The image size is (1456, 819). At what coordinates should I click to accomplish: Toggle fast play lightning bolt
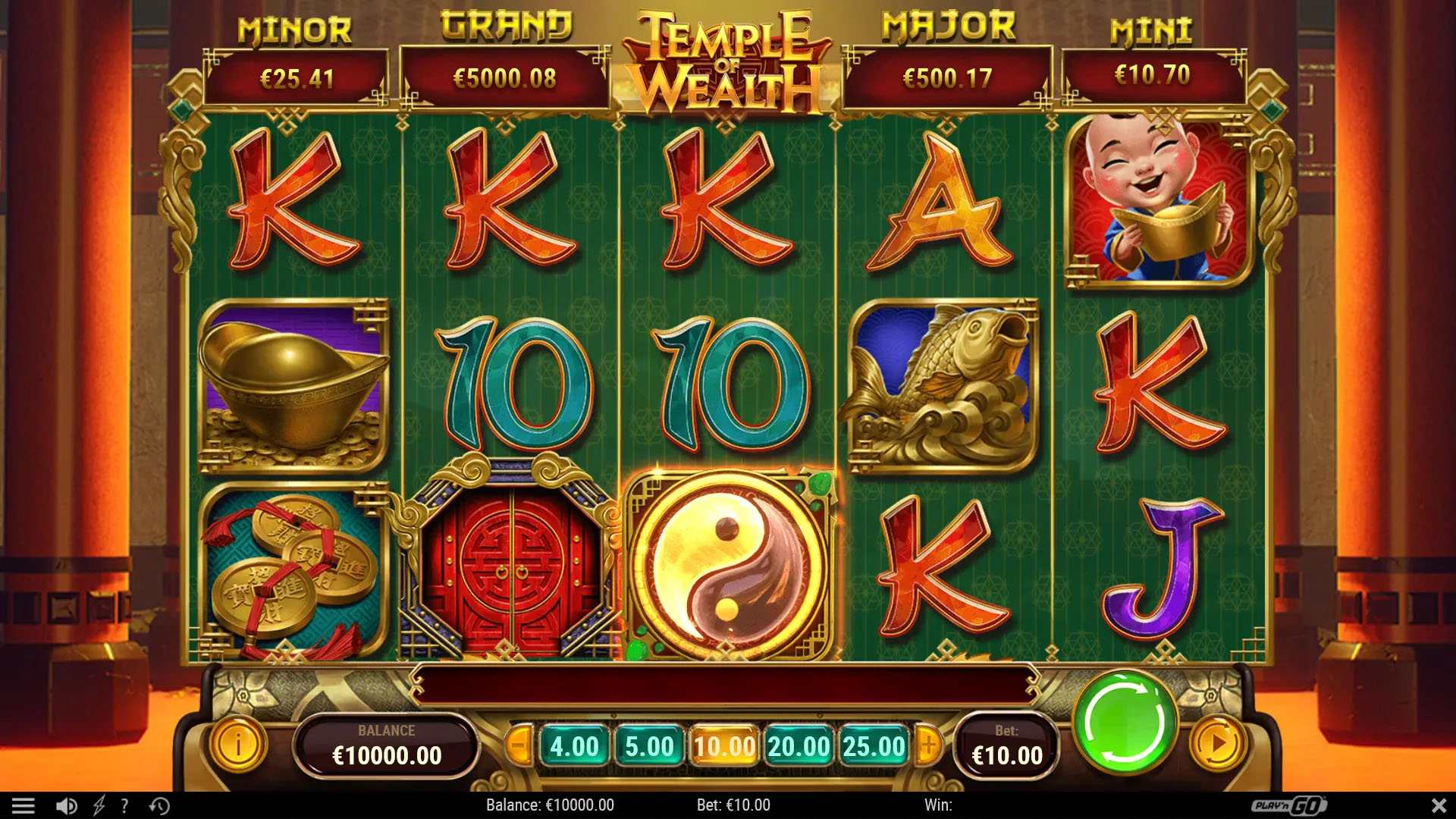[x=99, y=805]
